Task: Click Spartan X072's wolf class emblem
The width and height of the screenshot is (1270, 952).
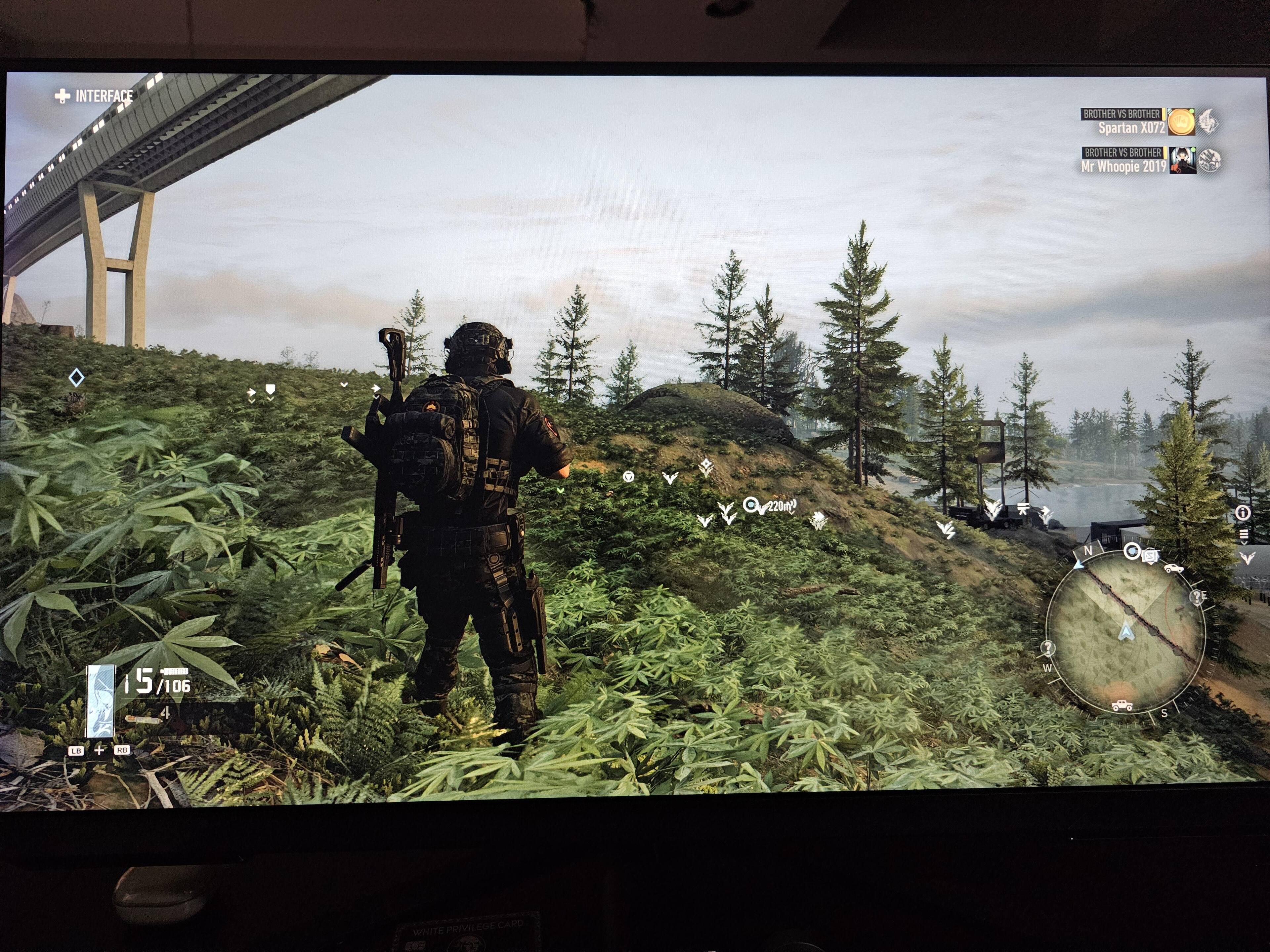Action: coord(1207,122)
